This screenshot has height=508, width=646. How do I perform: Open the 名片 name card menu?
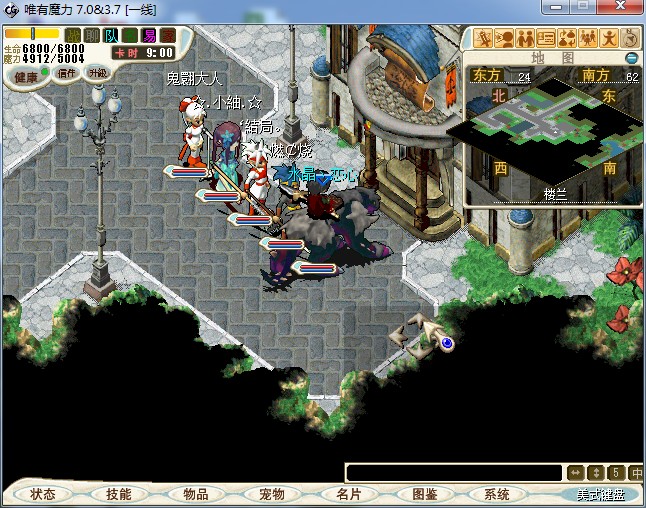pos(348,494)
